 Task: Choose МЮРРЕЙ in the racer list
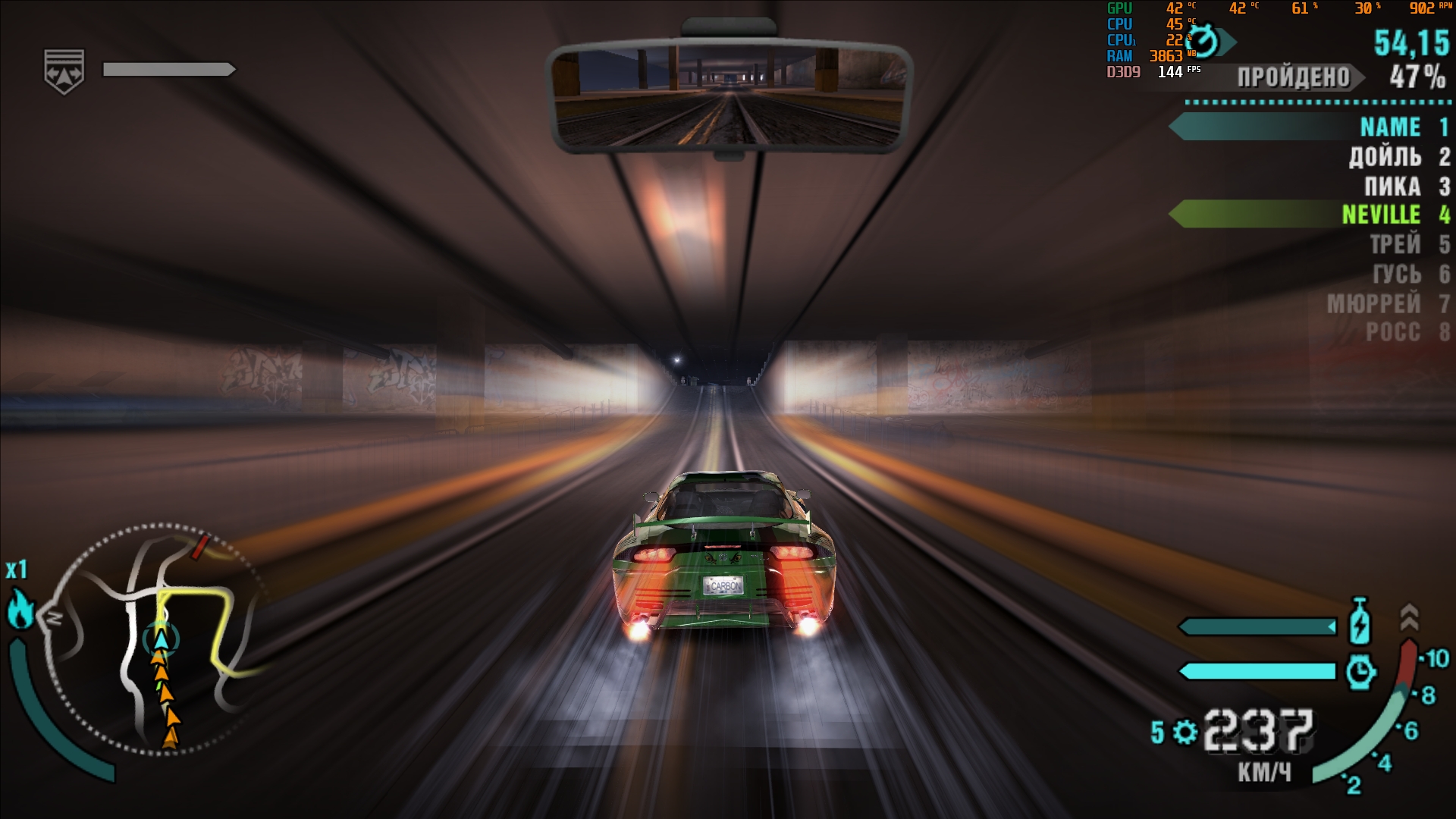[1373, 303]
